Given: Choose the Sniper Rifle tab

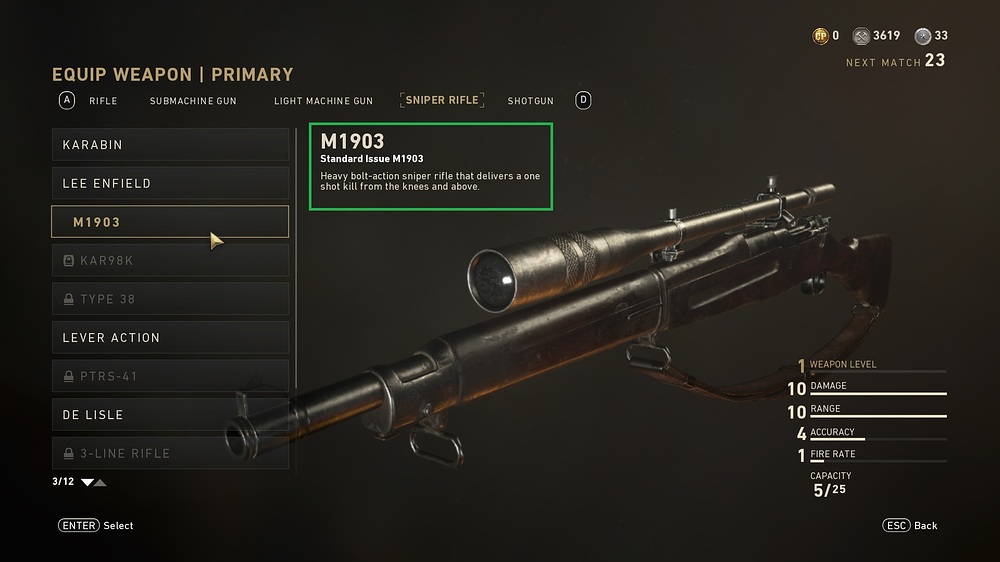Looking at the screenshot, I should pos(442,100).
